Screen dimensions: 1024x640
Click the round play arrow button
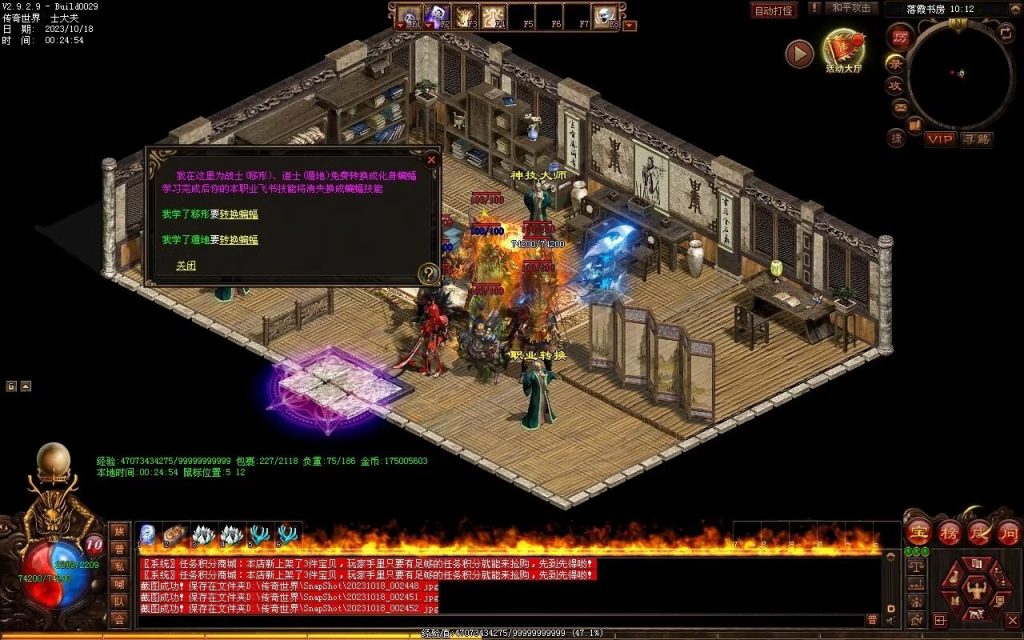pos(799,53)
